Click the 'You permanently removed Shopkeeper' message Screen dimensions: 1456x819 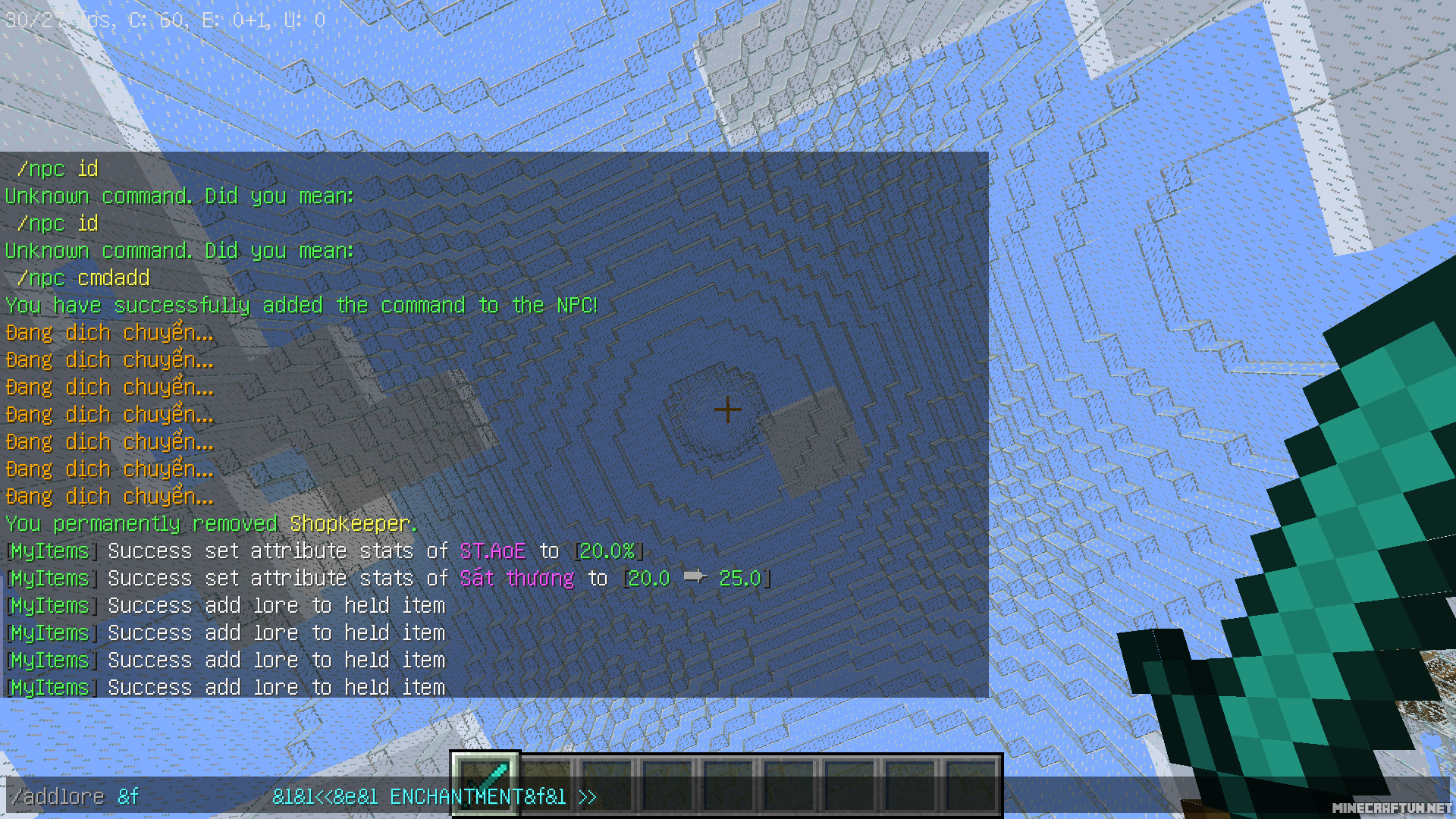click(210, 523)
